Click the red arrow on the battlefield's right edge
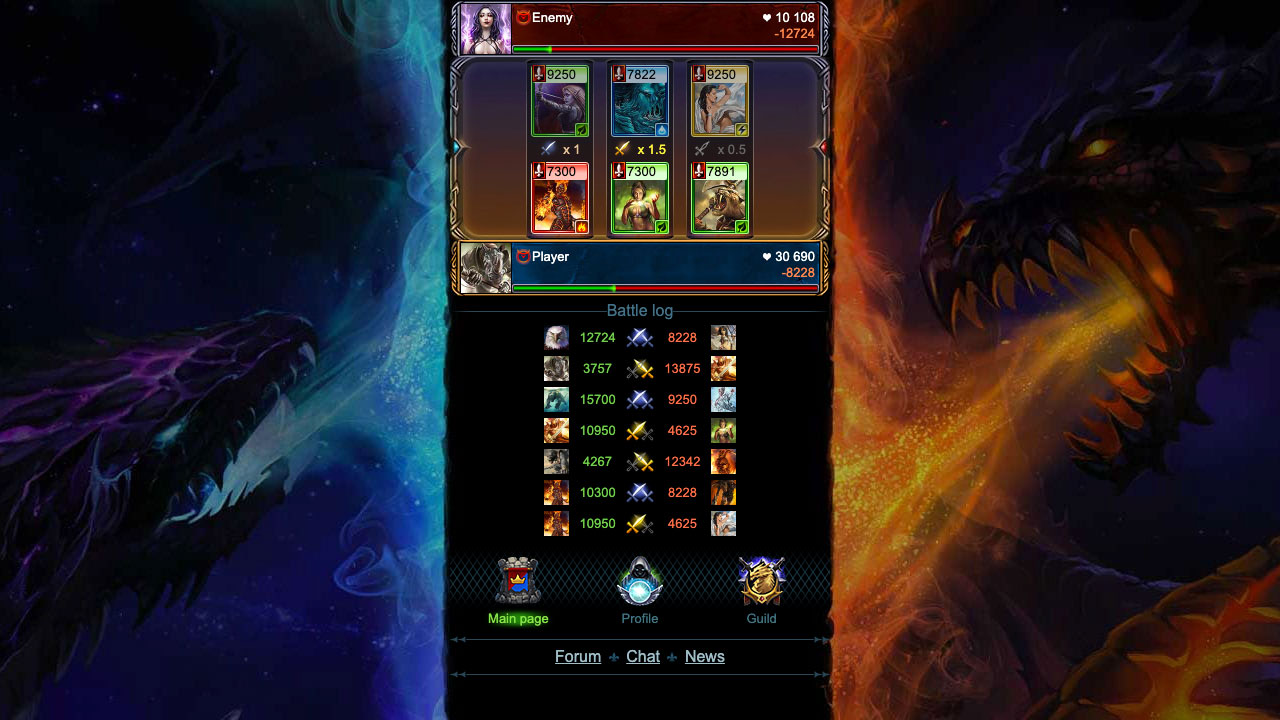This screenshot has width=1280, height=720. click(822, 146)
